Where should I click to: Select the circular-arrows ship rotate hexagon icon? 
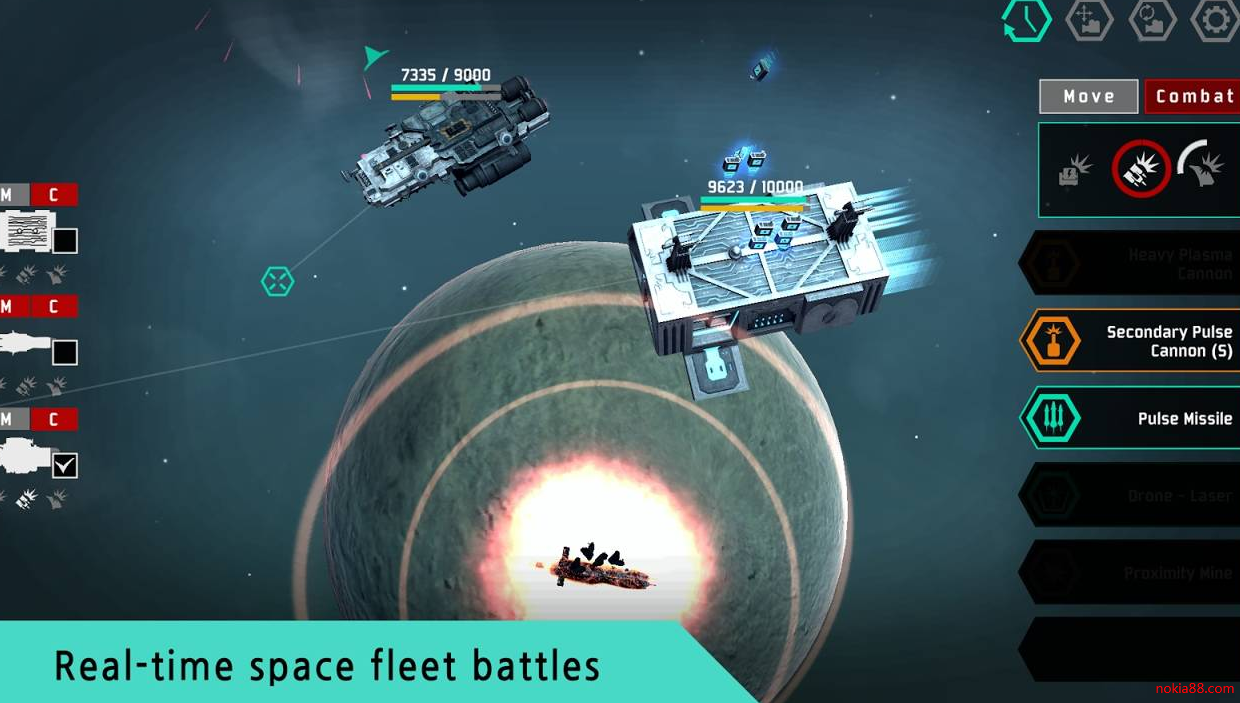(1152, 20)
